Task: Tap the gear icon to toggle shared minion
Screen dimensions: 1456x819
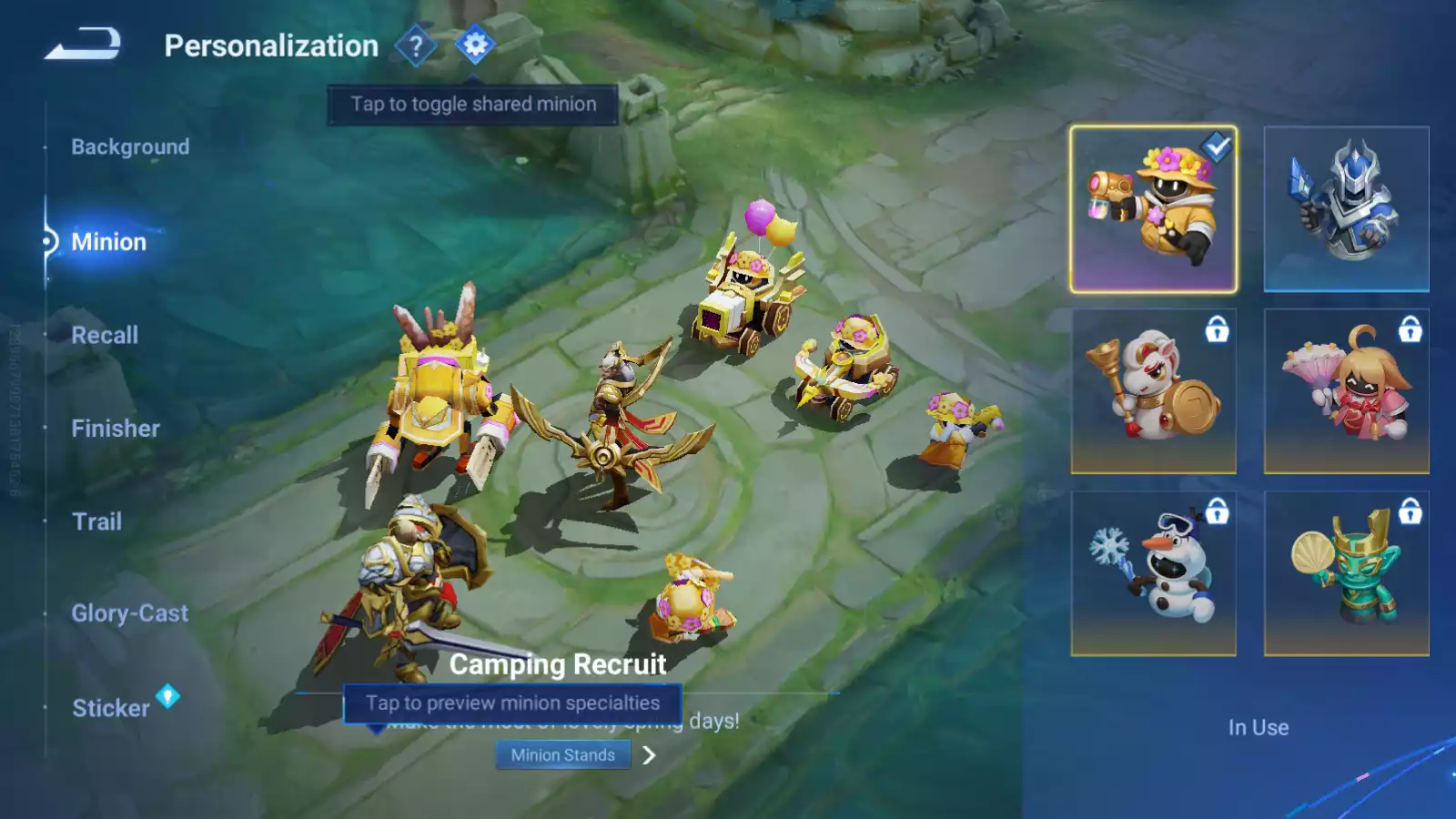Action: point(475,45)
